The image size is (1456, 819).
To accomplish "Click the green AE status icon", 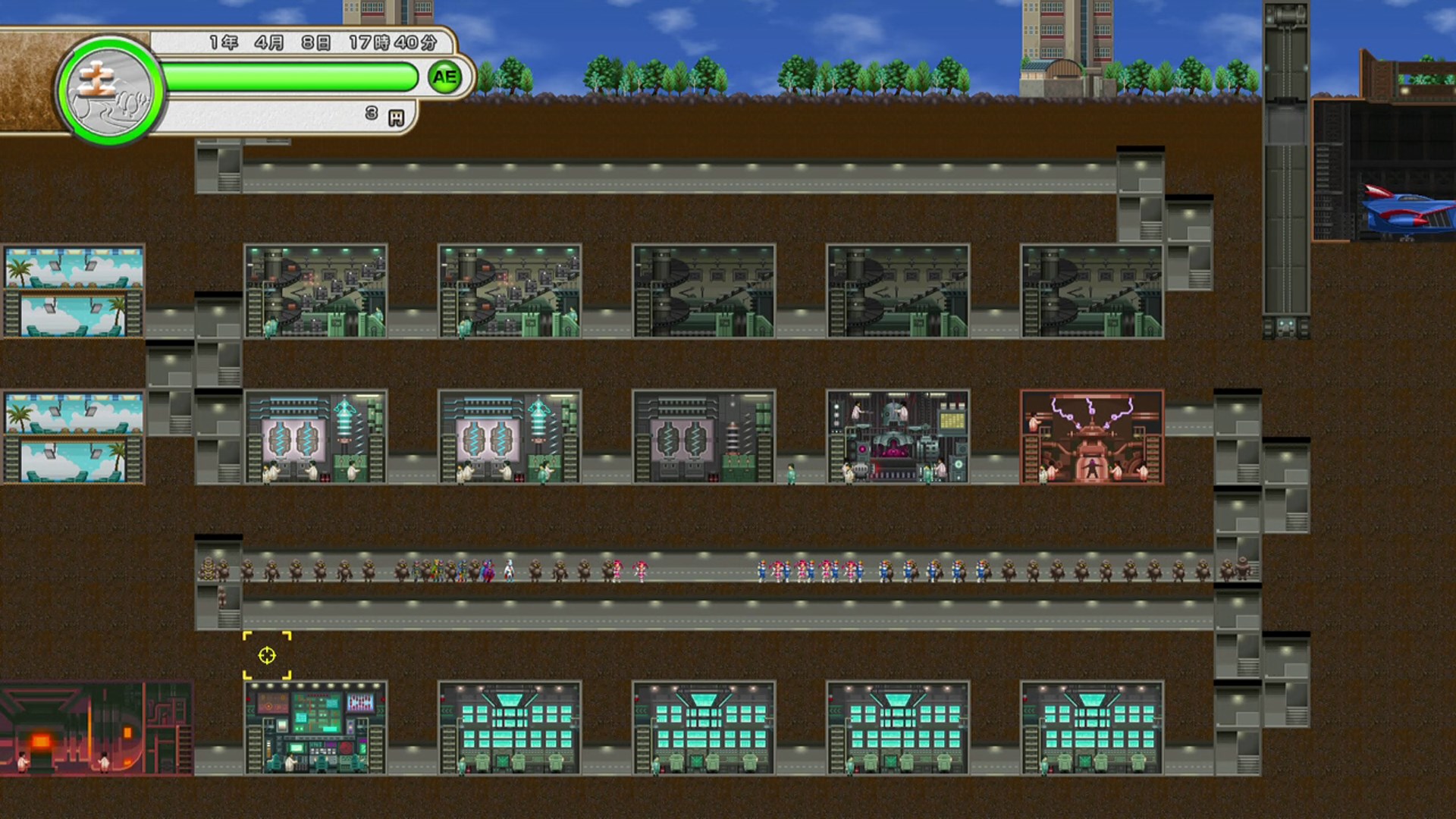I will tap(444, 76).
